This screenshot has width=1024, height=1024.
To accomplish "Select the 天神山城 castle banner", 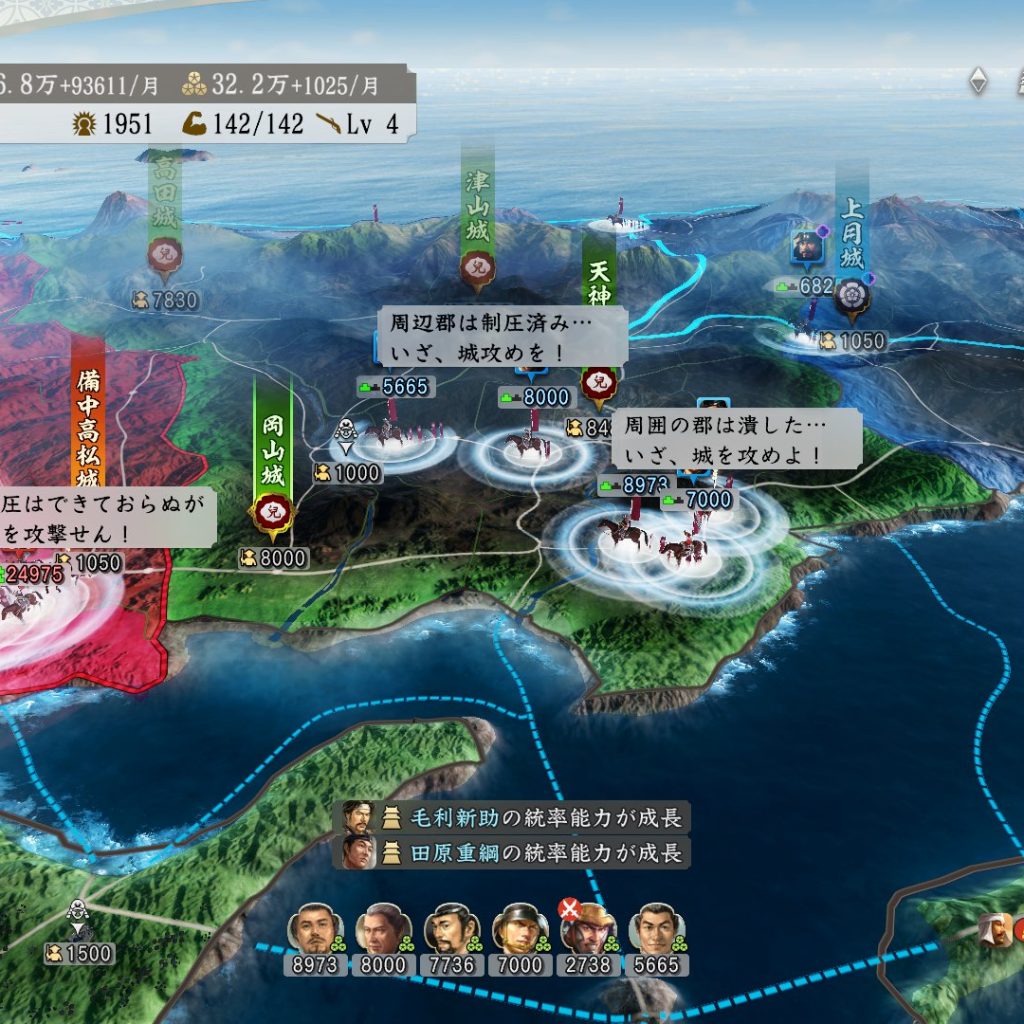I will point(599,300).
